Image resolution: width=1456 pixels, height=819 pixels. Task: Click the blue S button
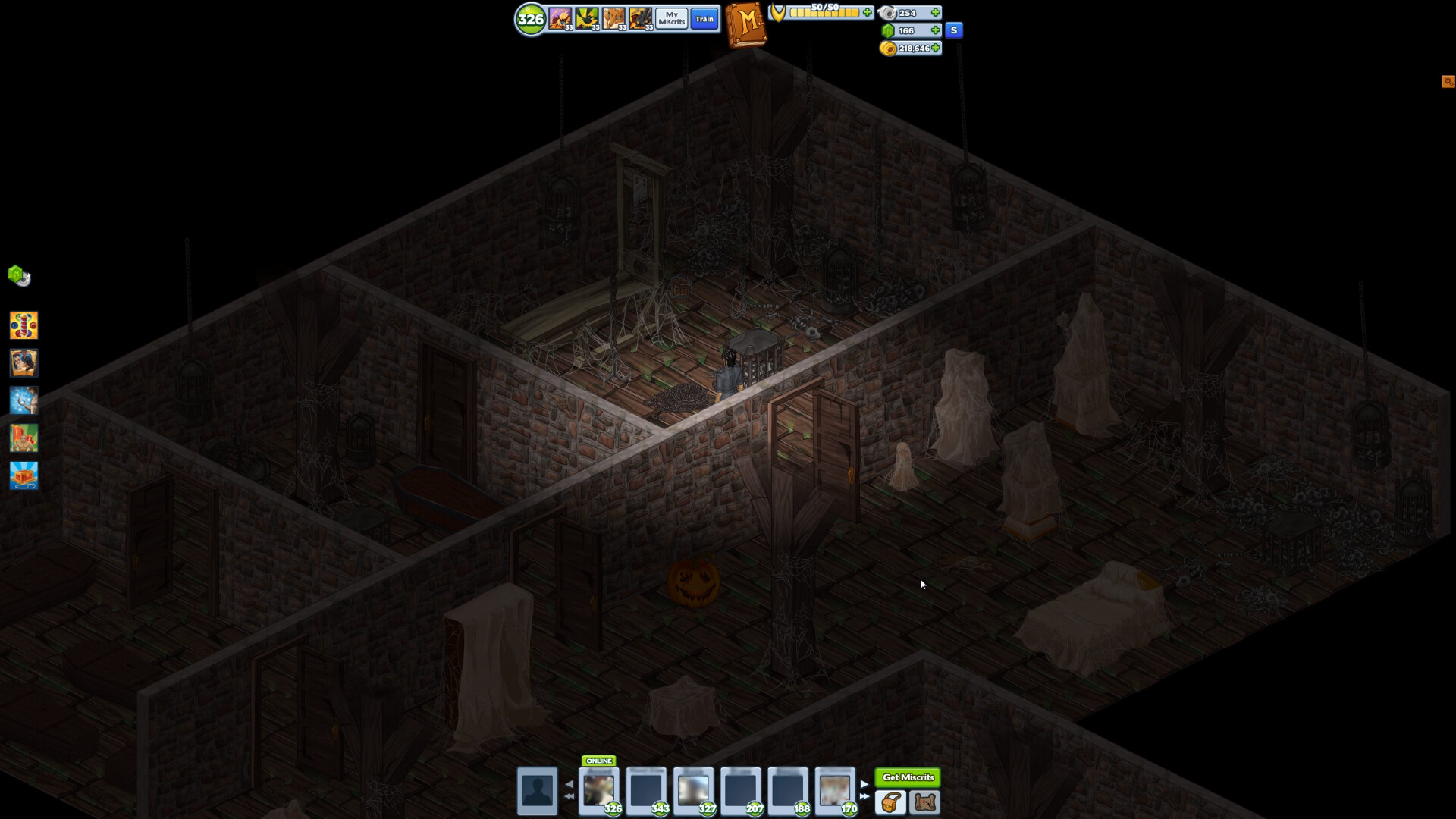(x=954, y=30)
